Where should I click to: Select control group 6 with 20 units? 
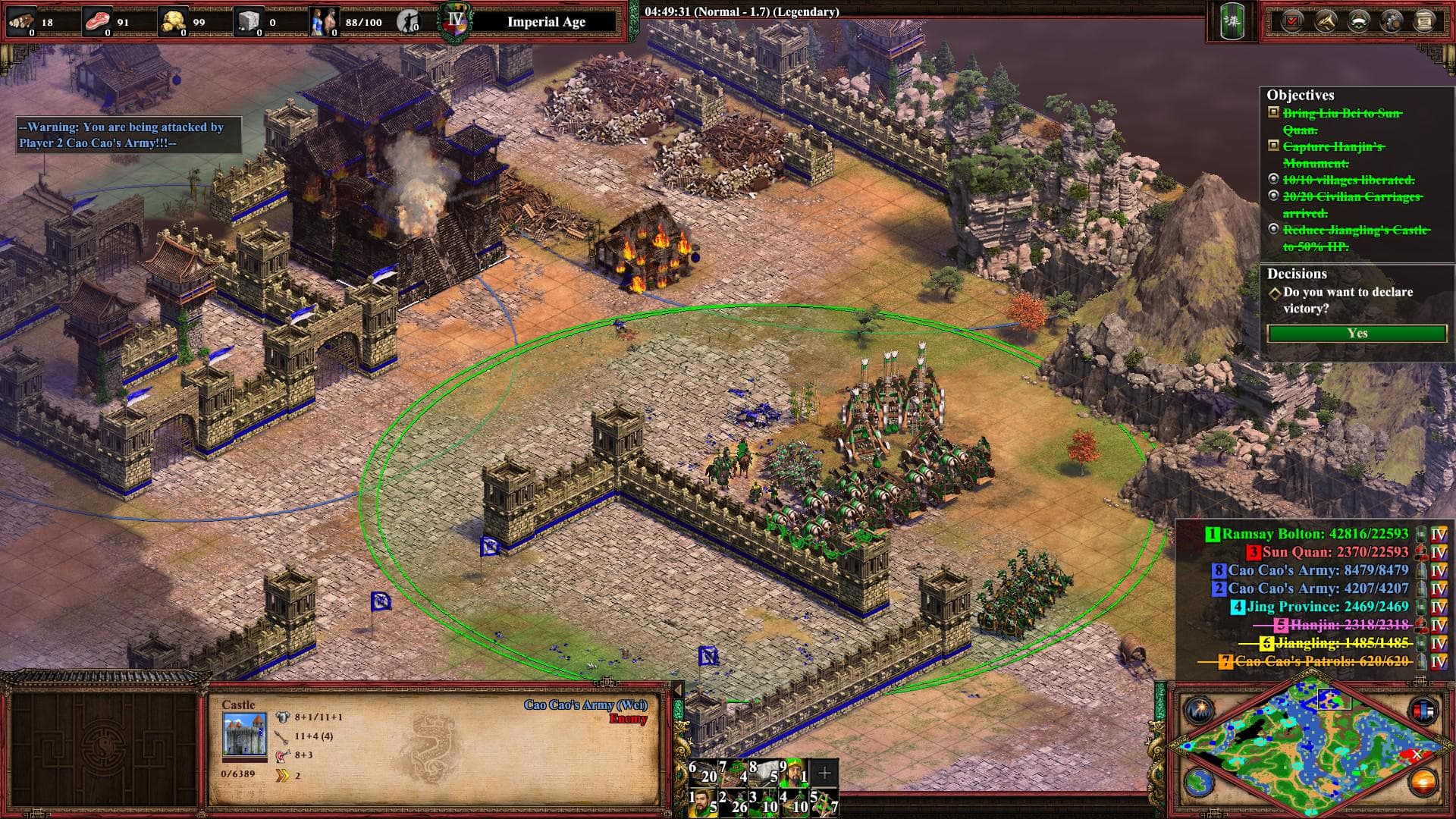tap(703, 773)
